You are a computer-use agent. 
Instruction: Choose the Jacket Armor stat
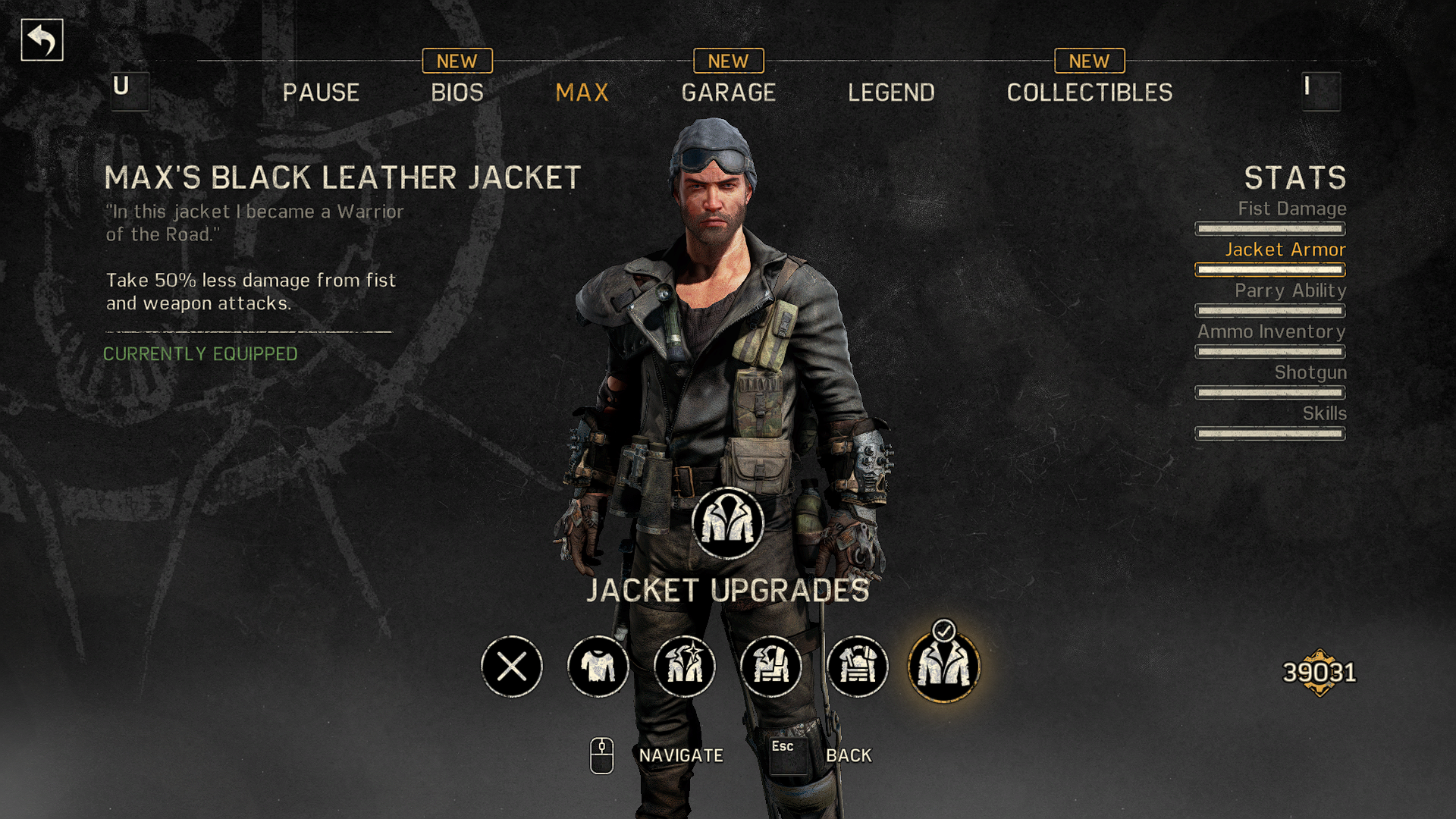coord(1285,250)
